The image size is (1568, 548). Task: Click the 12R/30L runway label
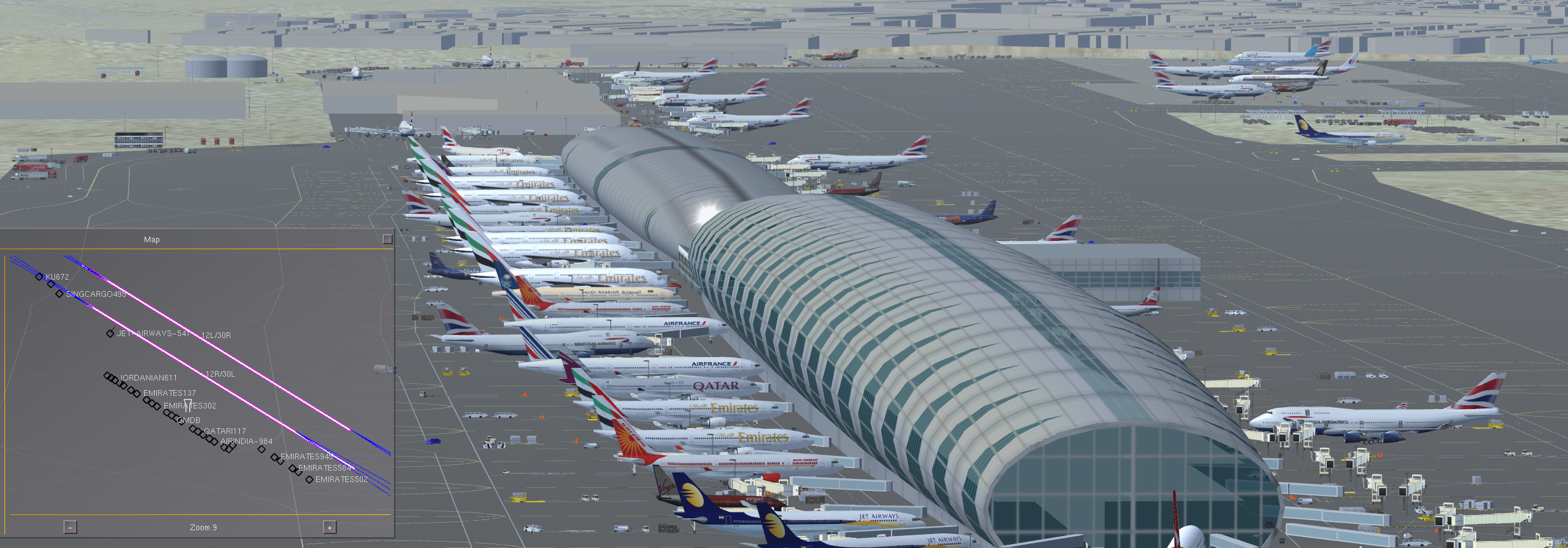coord(220,374)
